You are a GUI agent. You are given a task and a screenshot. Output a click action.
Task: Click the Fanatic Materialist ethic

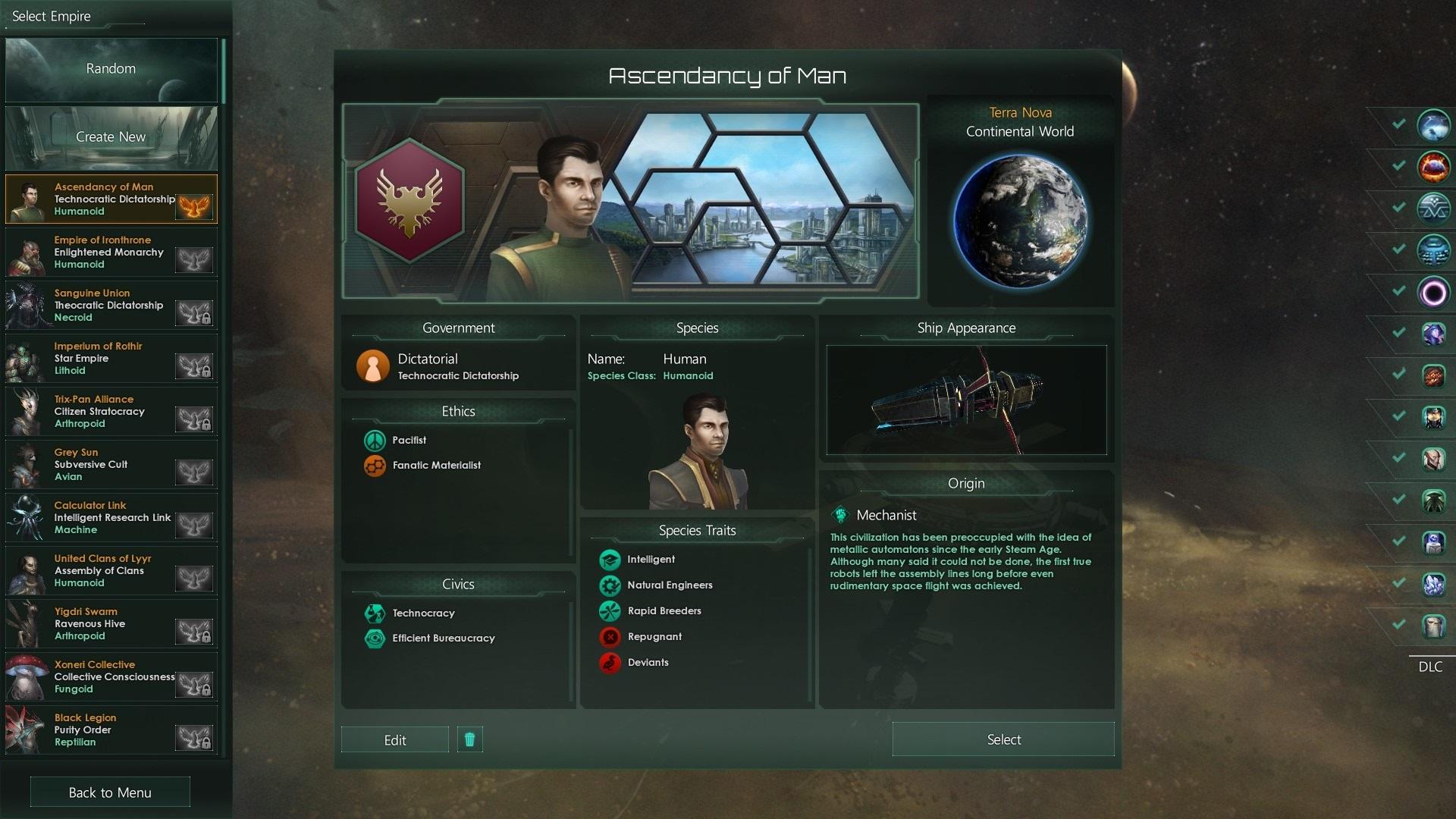click(436, 466)
